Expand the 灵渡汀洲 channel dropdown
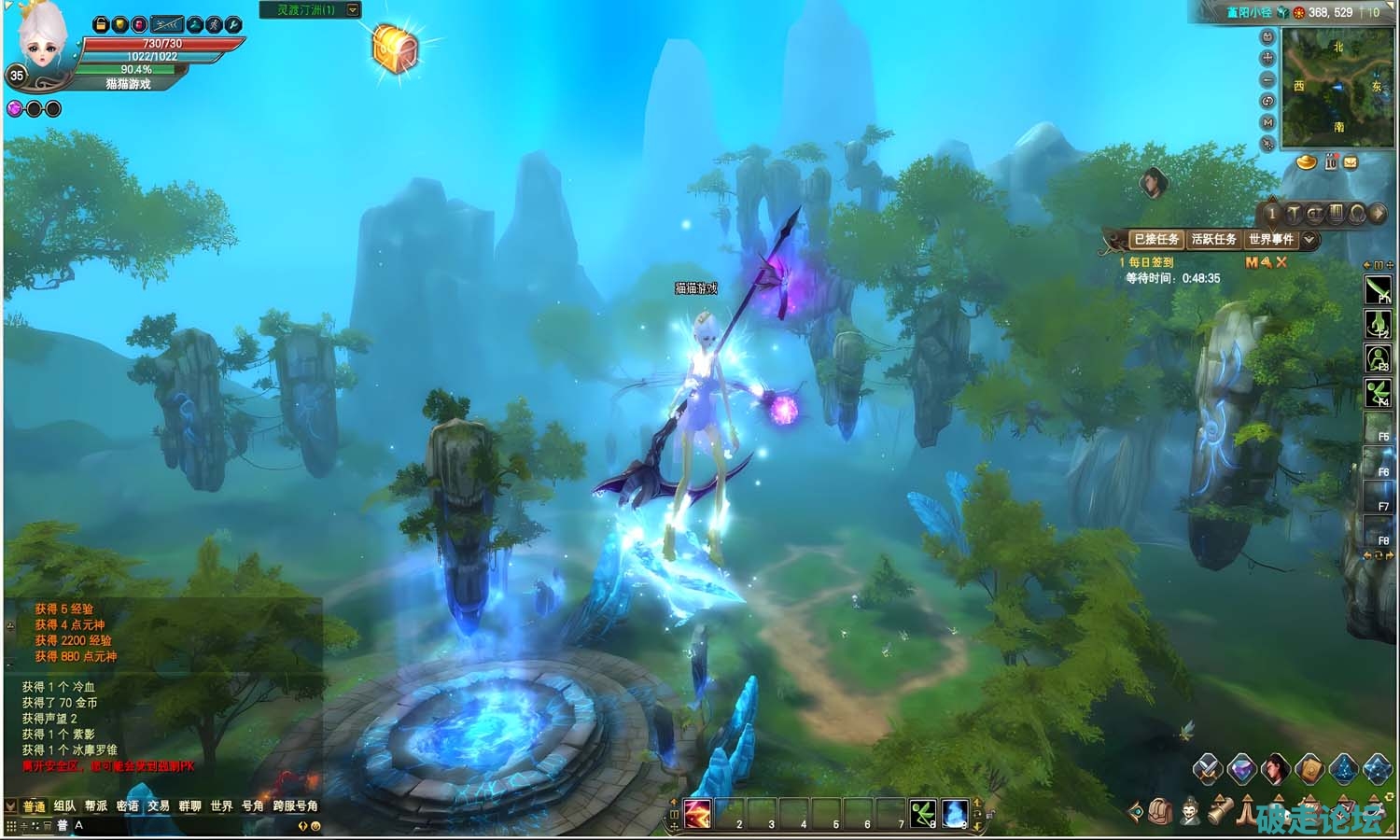This screenshot has width=1400, height=840. click(x=353, y=9)
